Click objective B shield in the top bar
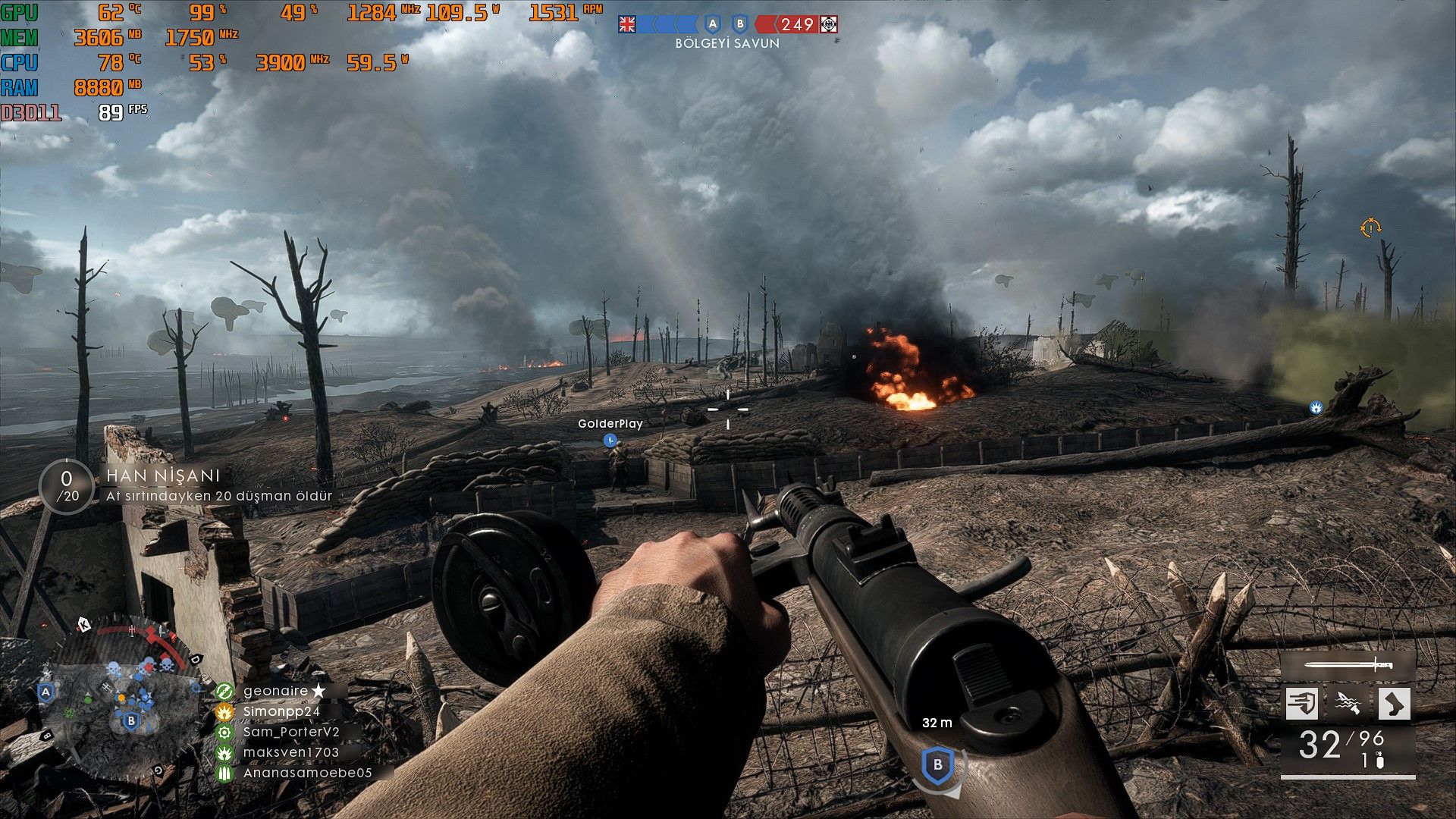 pyautogui.click(x=740, y=24)
